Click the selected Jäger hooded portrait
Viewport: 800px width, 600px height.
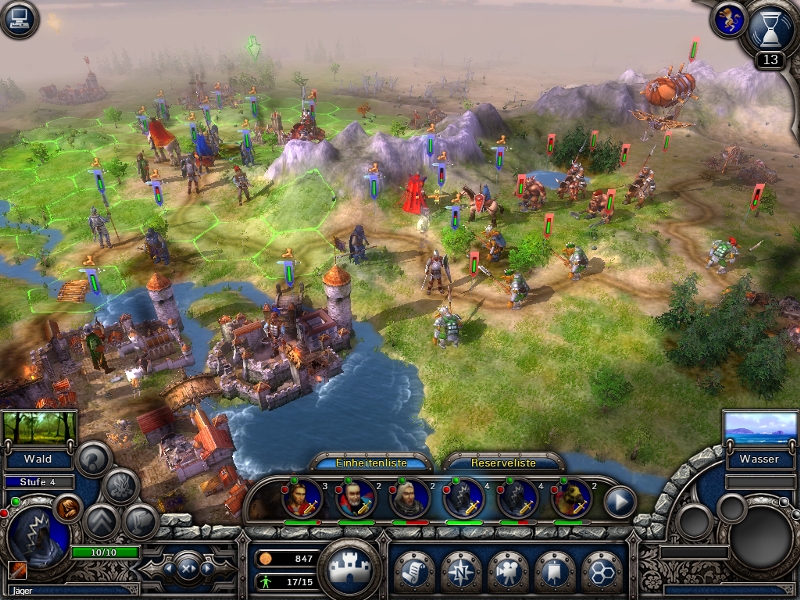point(38,536)
